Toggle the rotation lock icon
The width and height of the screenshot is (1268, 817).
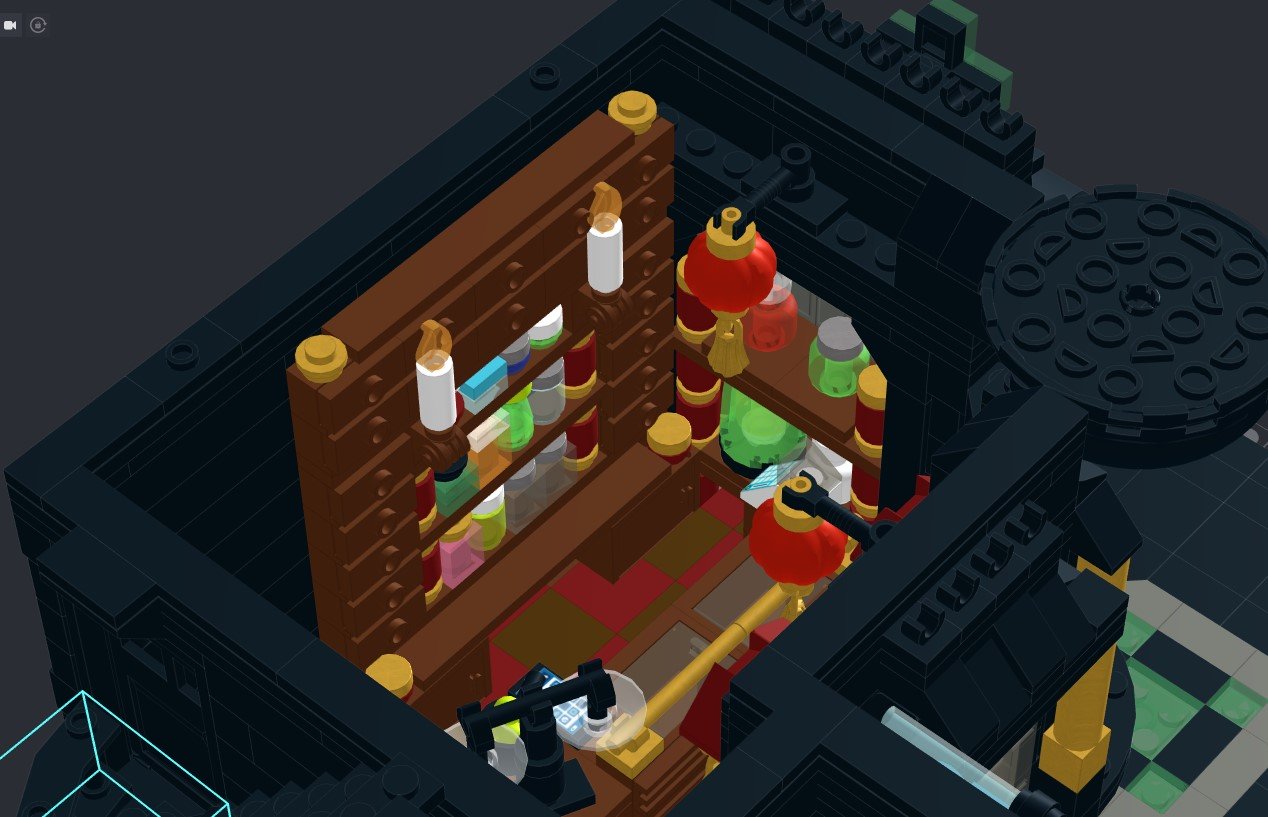click(x=38, y=25)
